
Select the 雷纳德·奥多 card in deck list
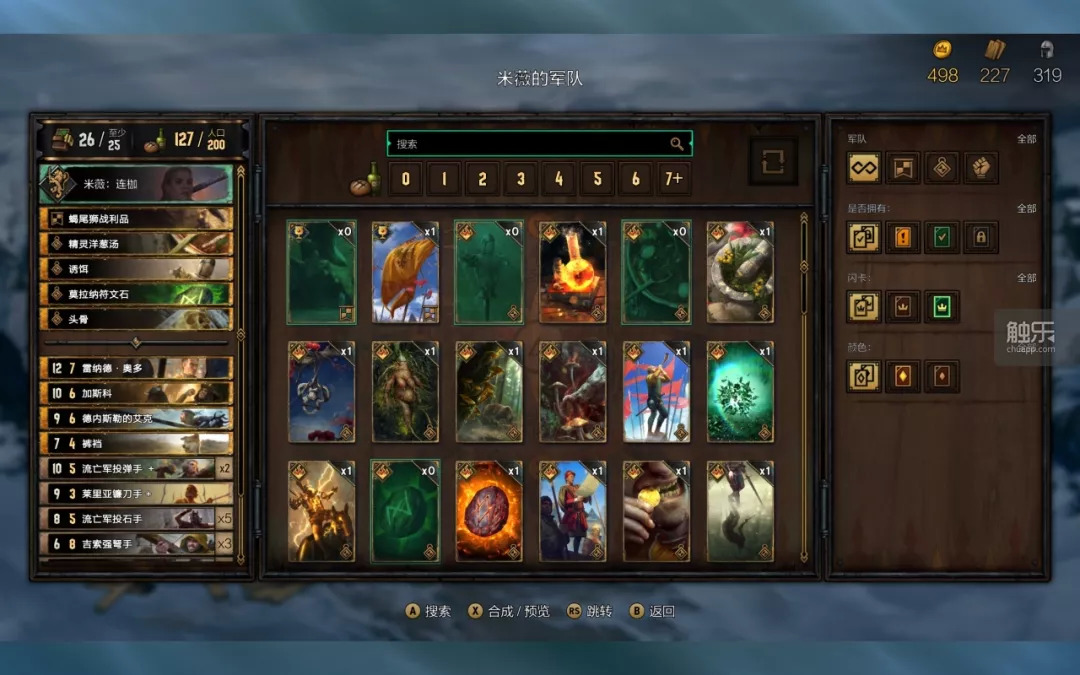pyautogui.click(x=135, y=368)
